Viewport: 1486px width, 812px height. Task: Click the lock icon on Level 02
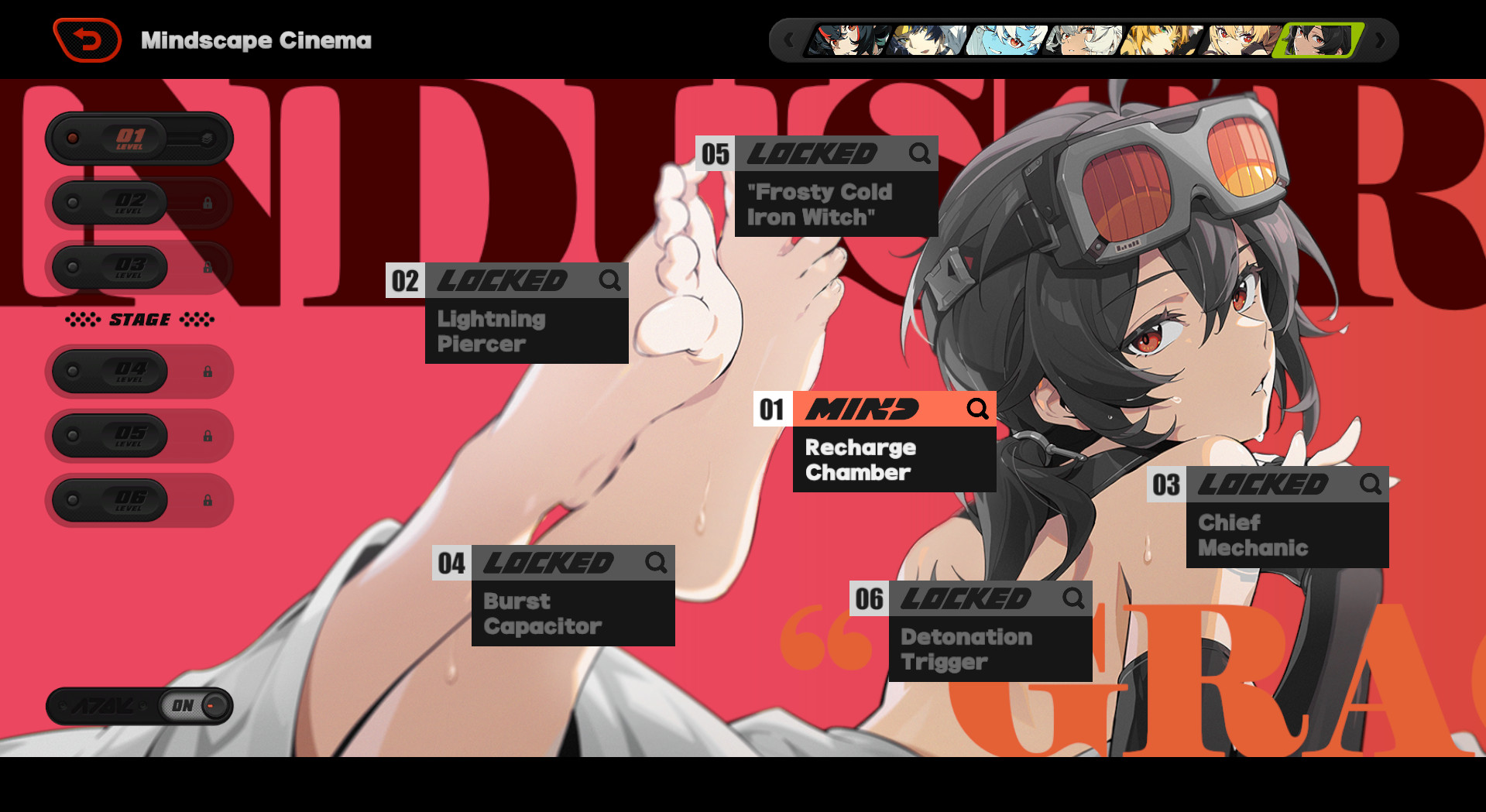pyautogui.click(x=208, y=203)
